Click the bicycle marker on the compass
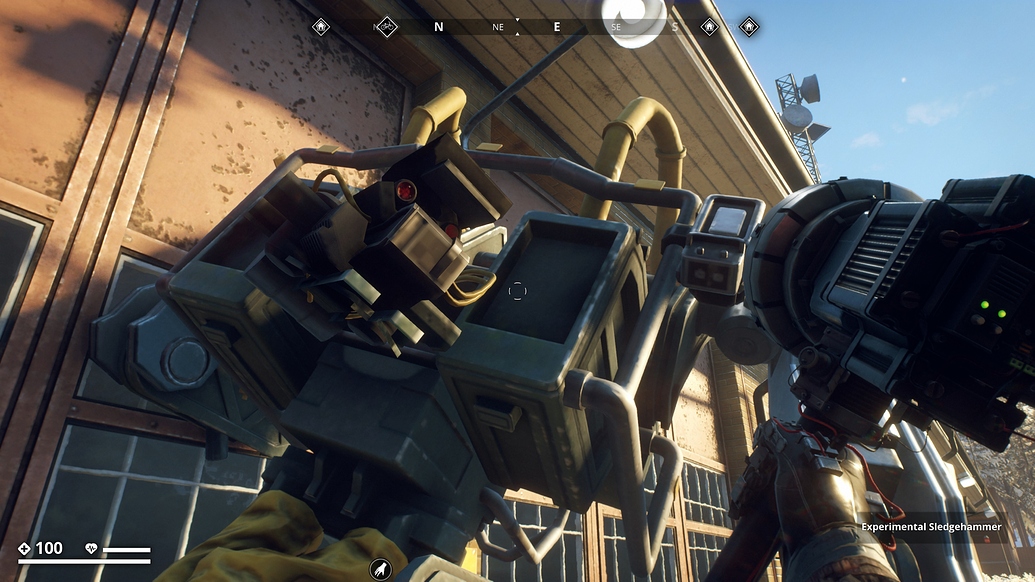Image resolution: width=1035 pixels, height=582 pixels. (x=386, y=27)
